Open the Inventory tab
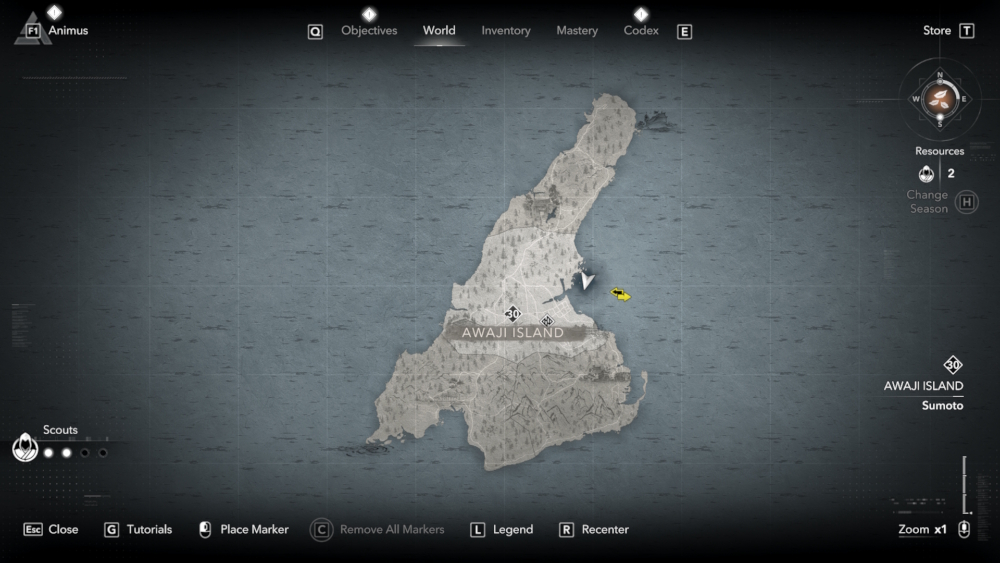The width and height of the screenshot is (1000, 563). point(506,31)
